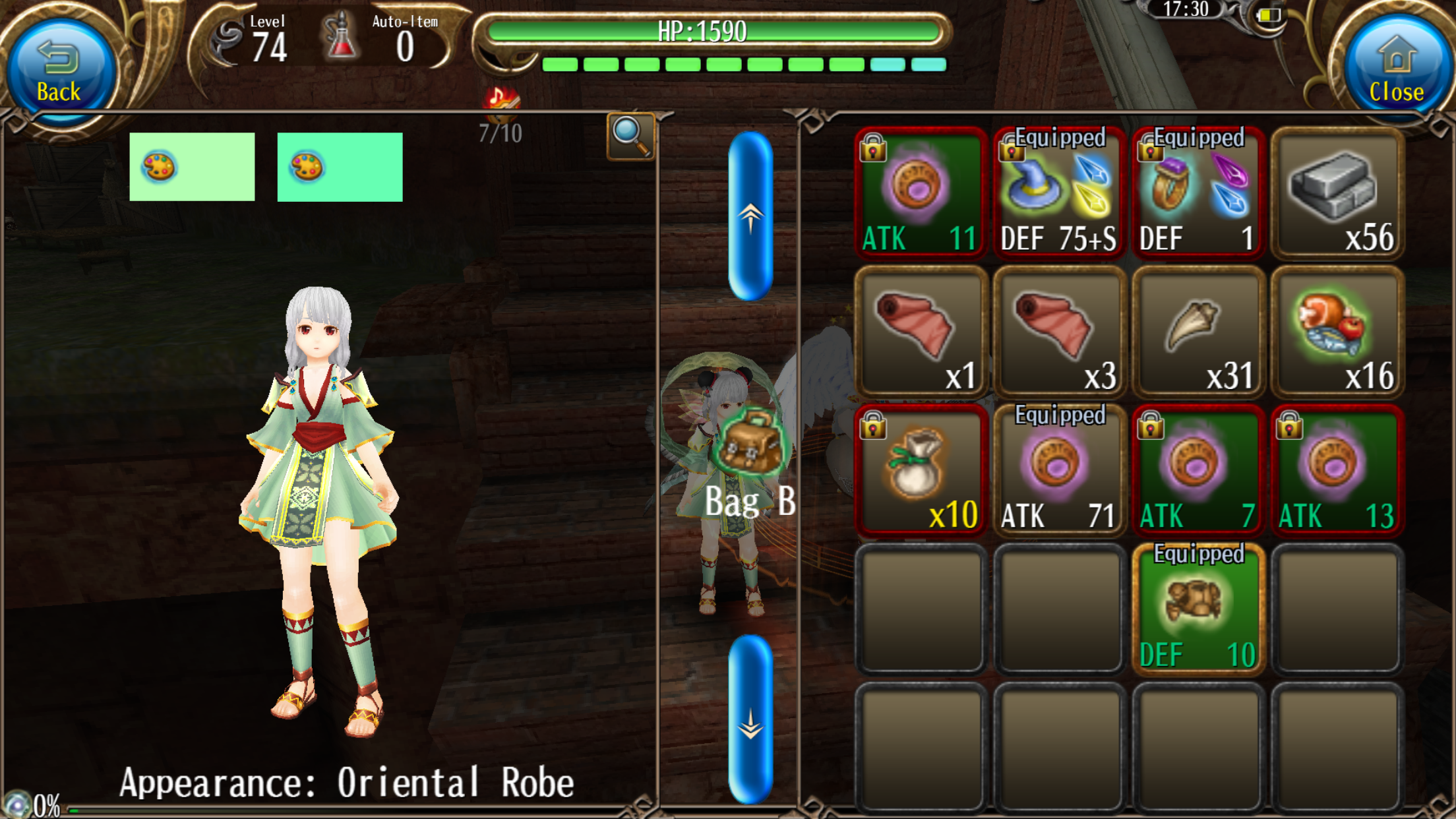Select the equipped ring with ATK 71
Image resolution: width=1456 pixels, height=819 pixels.
(1059, 470)
